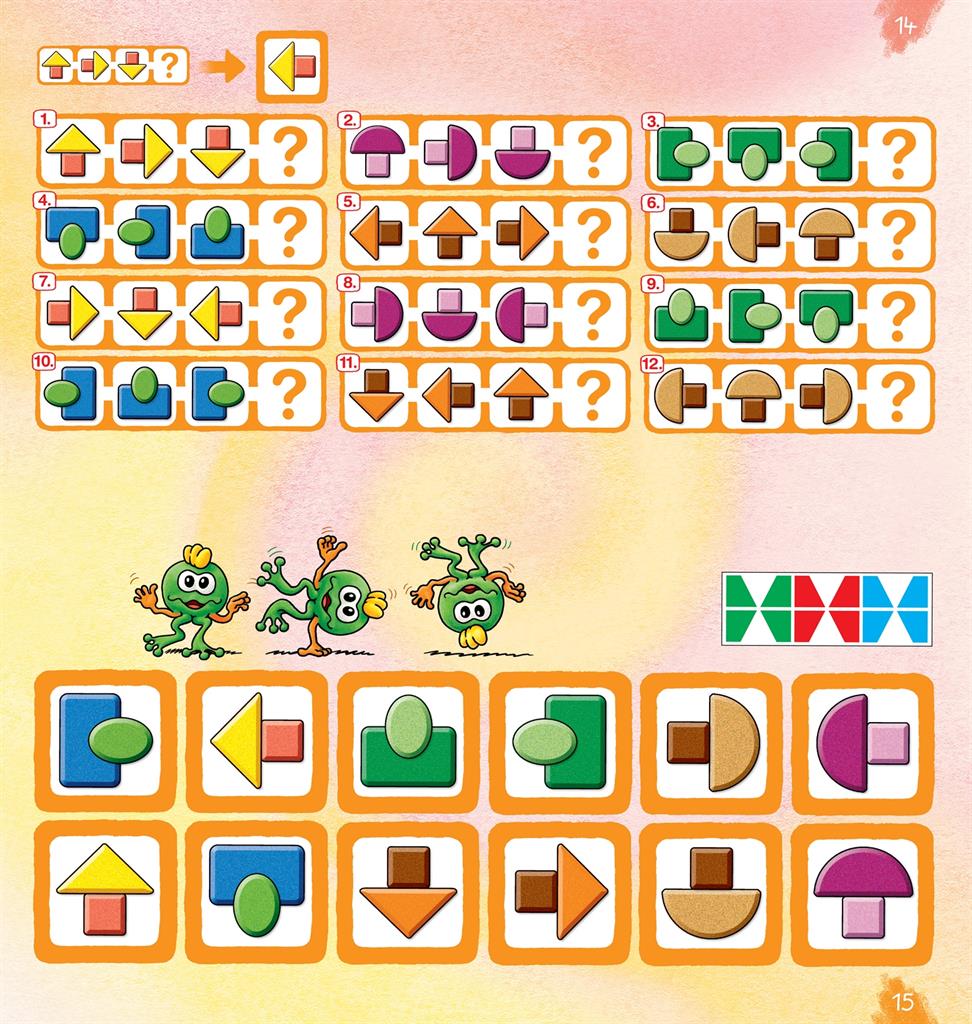This screenshot has width=972, height=1024.
Task: Choose the tan half-circle with left brown square tile
Action: point(711,741)
